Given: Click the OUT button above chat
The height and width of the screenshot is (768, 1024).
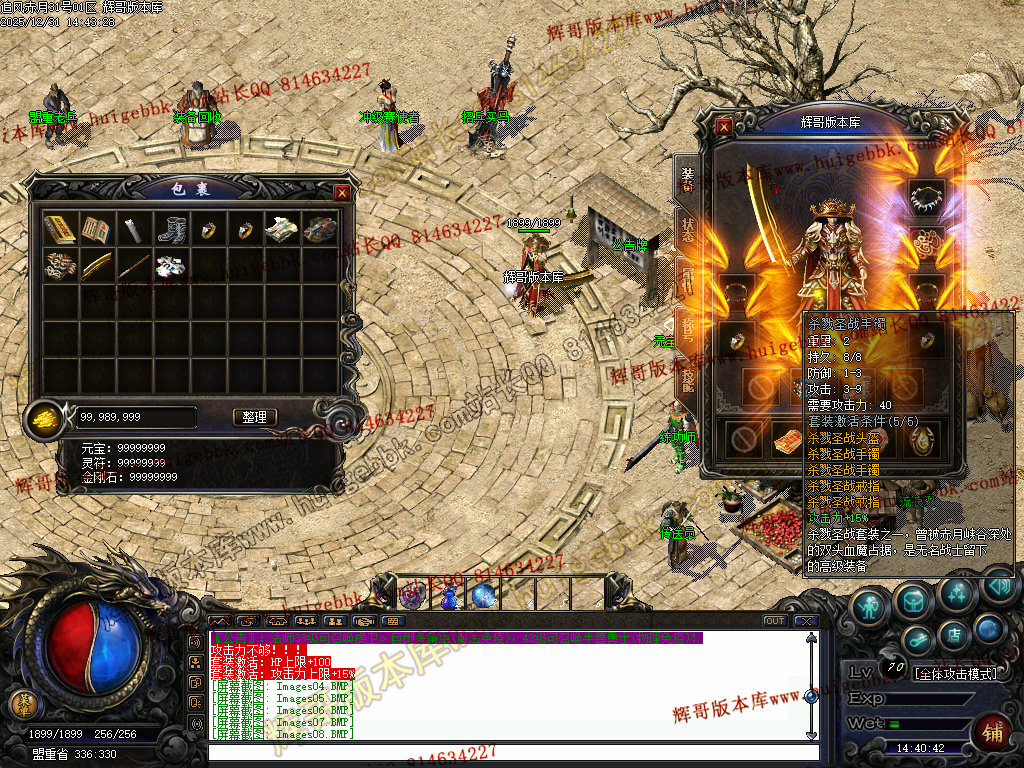Looking at the screenshot, I should (x=774, y=621).
